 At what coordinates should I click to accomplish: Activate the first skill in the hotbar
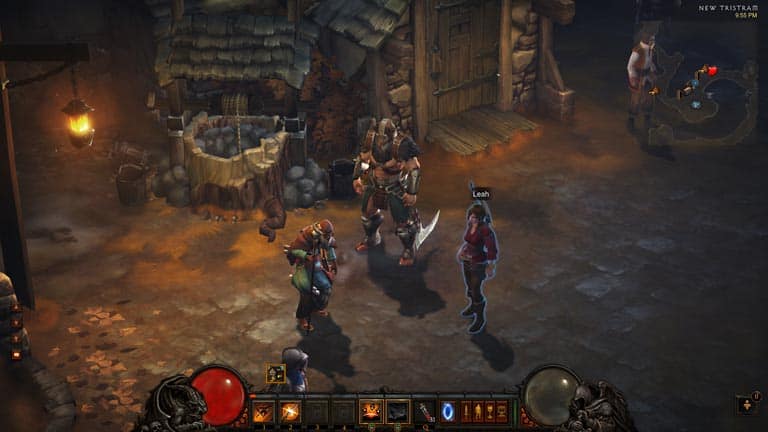coord(264,411)
